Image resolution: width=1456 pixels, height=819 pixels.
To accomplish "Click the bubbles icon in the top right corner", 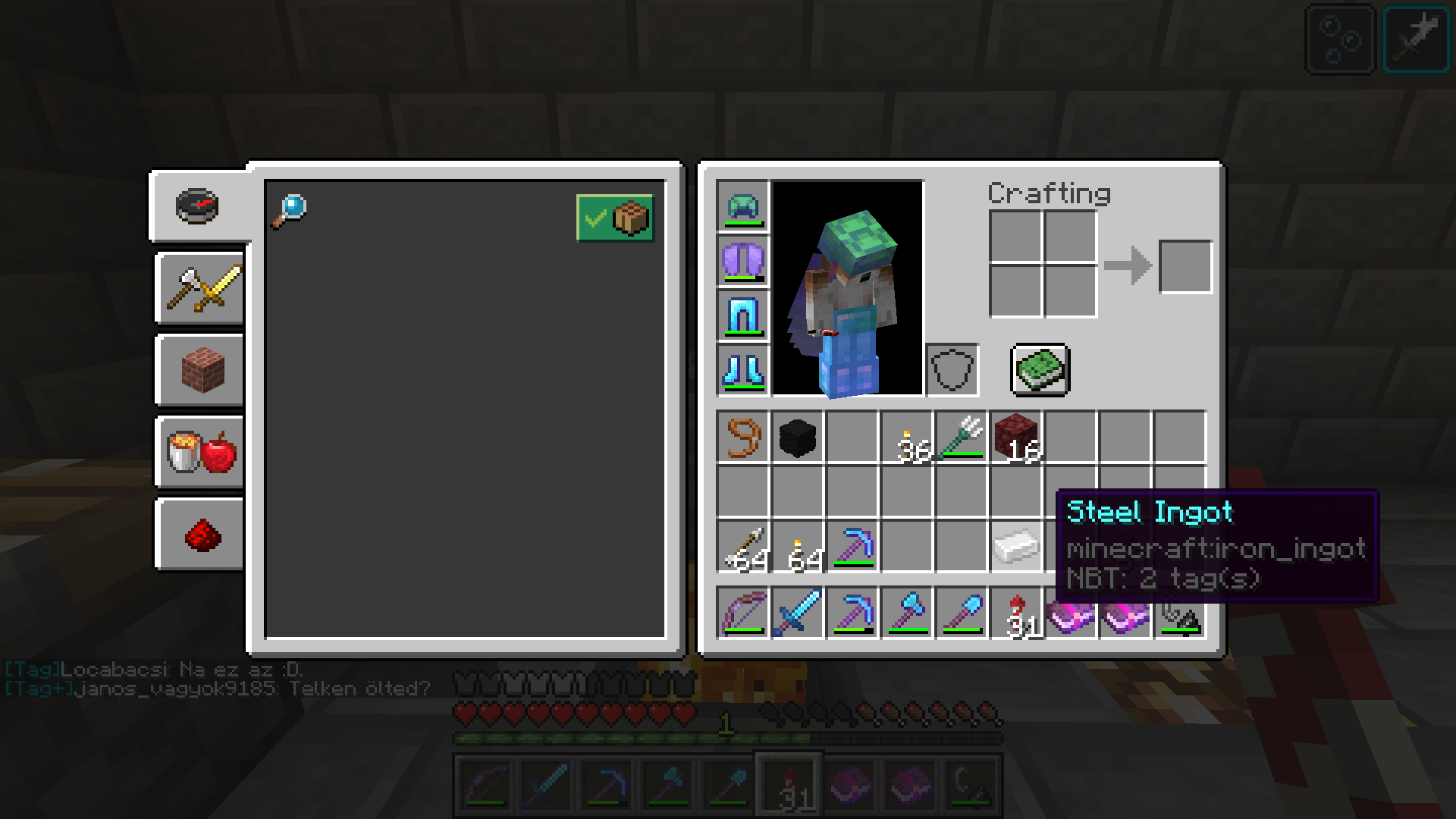I will (x=1339, y=40).
